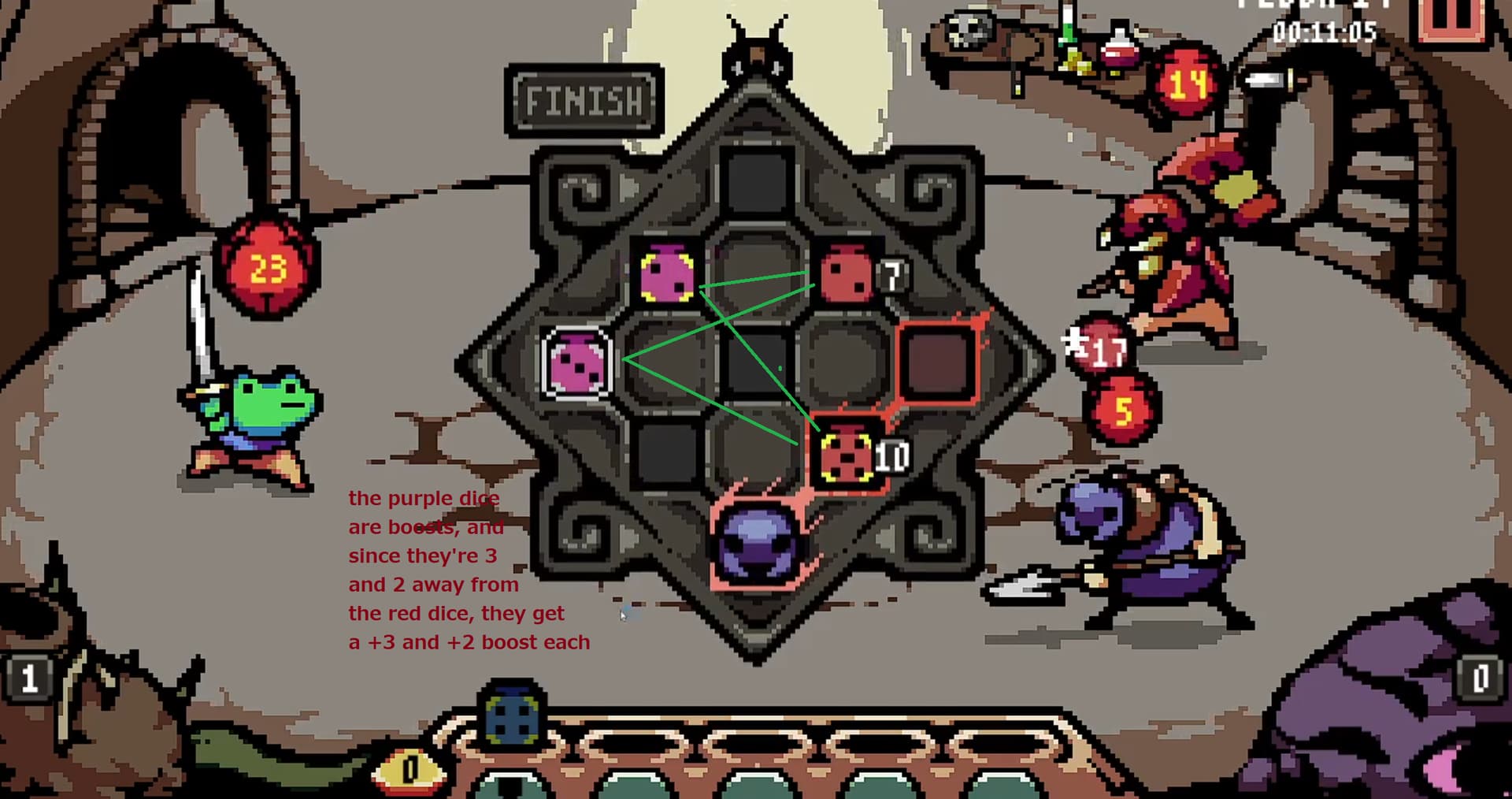
Task: Select the empty red-outlined board tile
Action: [937, 363]
